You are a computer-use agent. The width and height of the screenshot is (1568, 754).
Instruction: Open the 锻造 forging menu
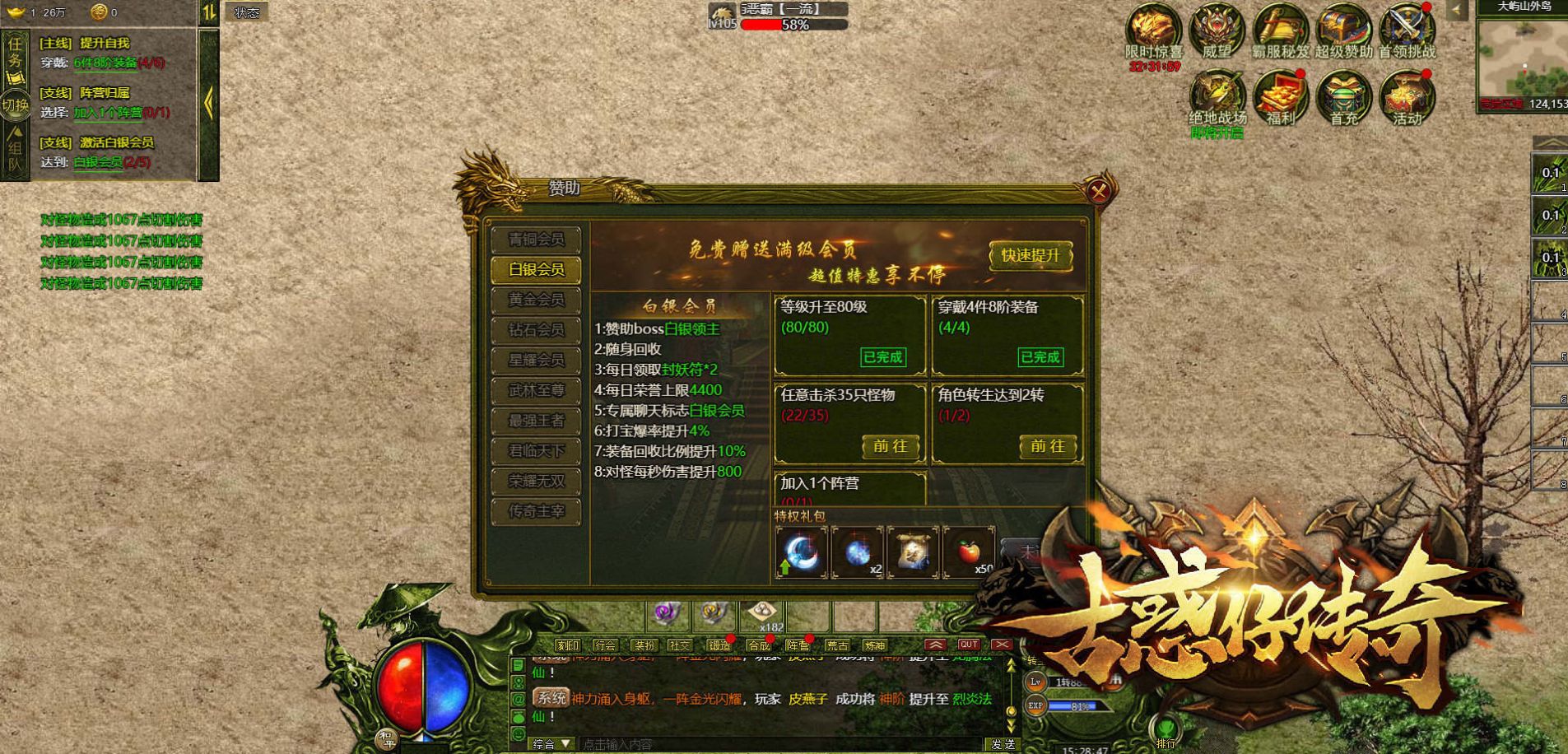(x=719, y=645)
